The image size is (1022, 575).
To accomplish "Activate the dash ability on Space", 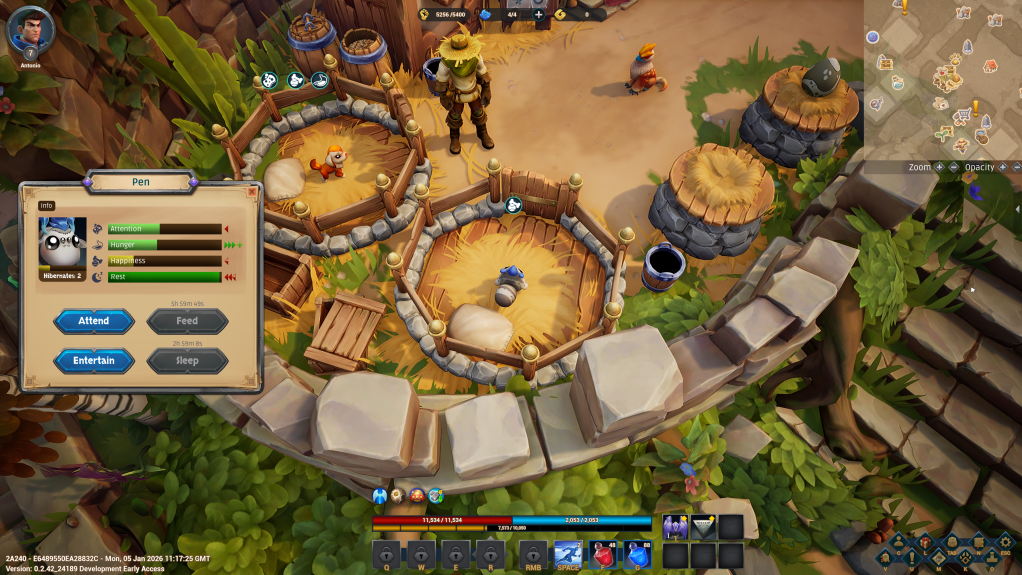I will (568, 555).
